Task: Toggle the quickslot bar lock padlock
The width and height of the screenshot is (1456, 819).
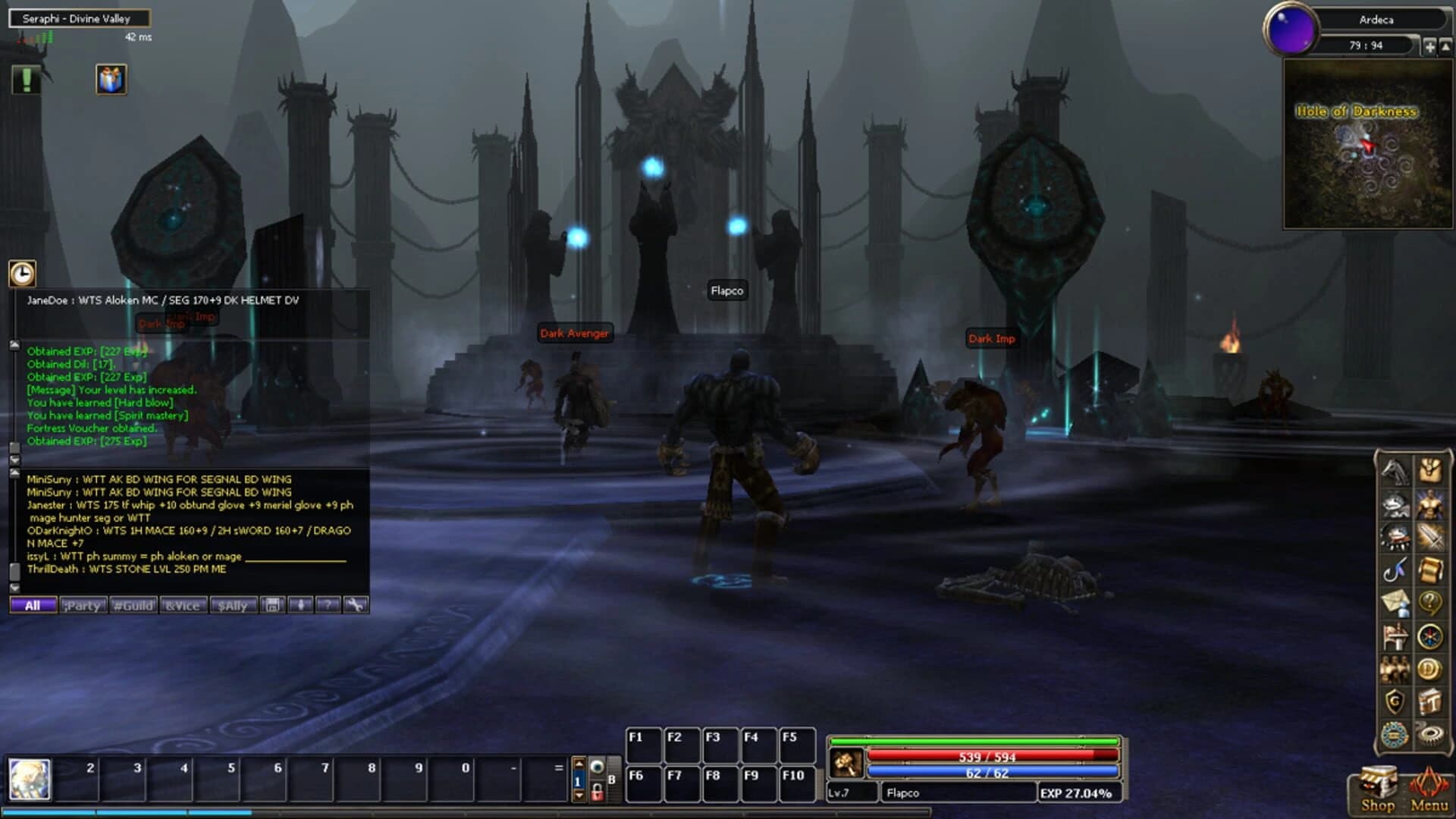Action: pos(598,792)
